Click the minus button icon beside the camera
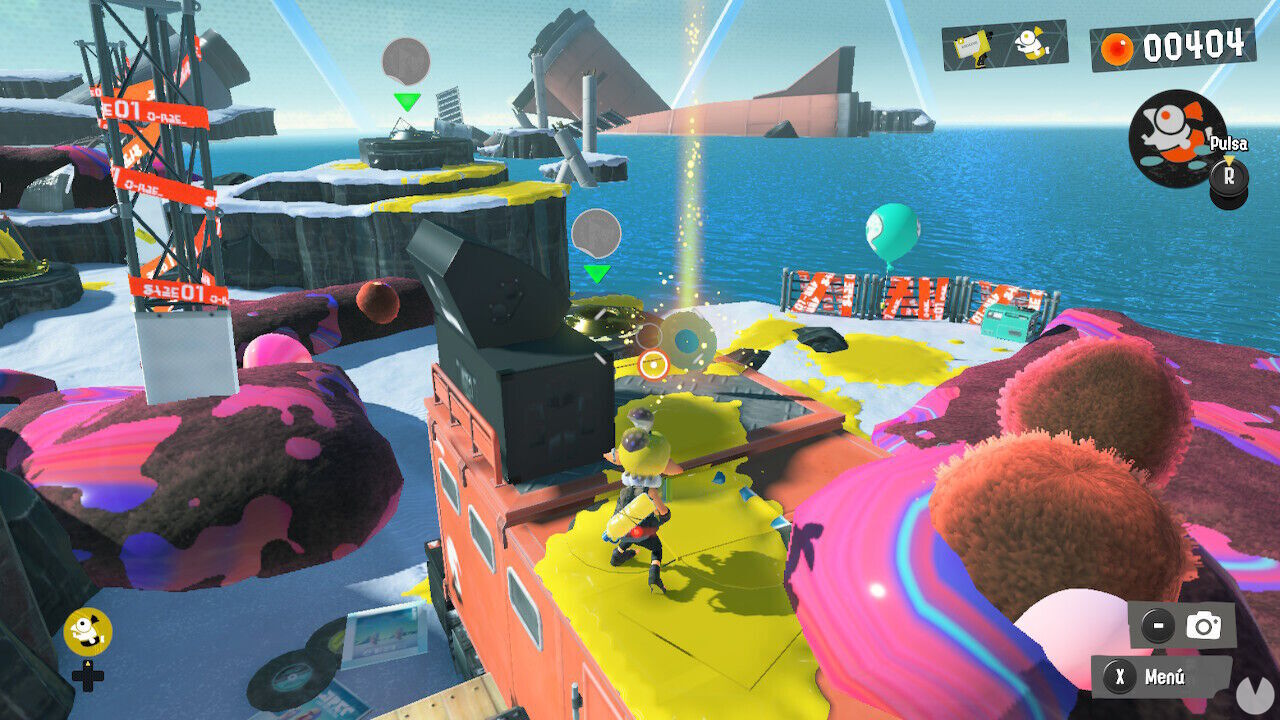Image resolution: width=1280 pixels, height=720 pixels. point(1158,624)
